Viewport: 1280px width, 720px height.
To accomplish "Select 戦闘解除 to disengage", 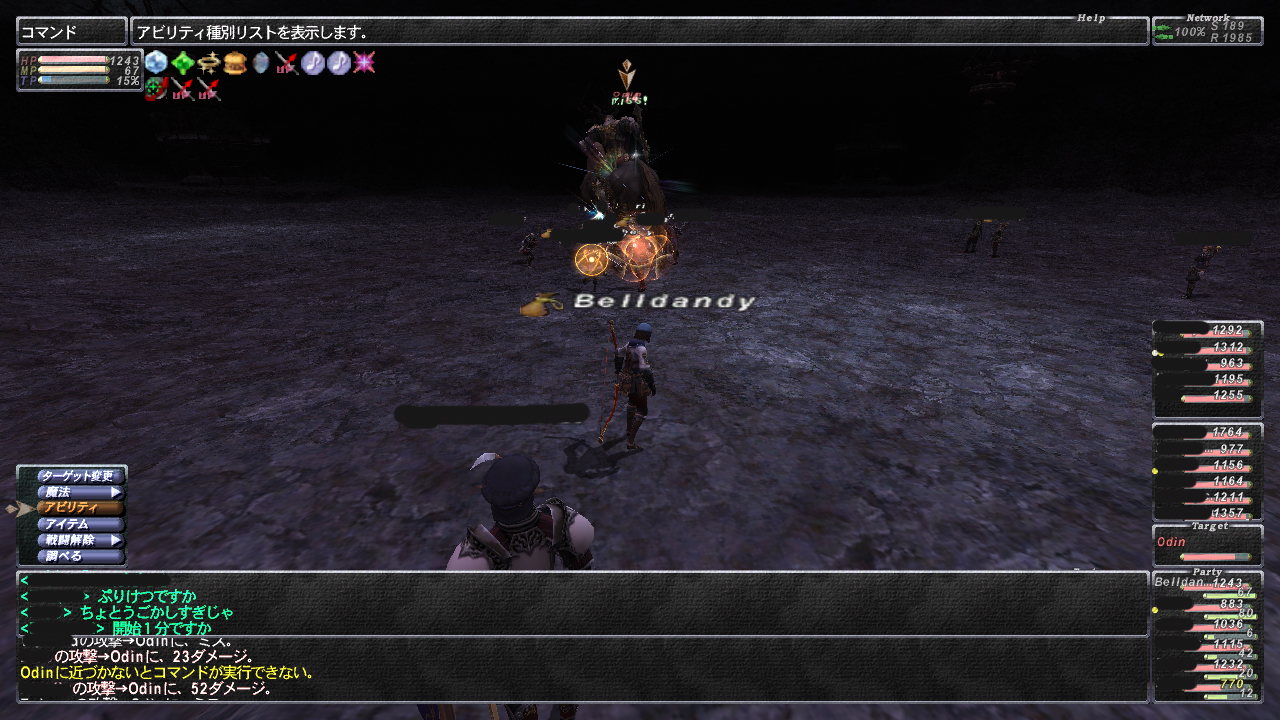I will point(80,540).
